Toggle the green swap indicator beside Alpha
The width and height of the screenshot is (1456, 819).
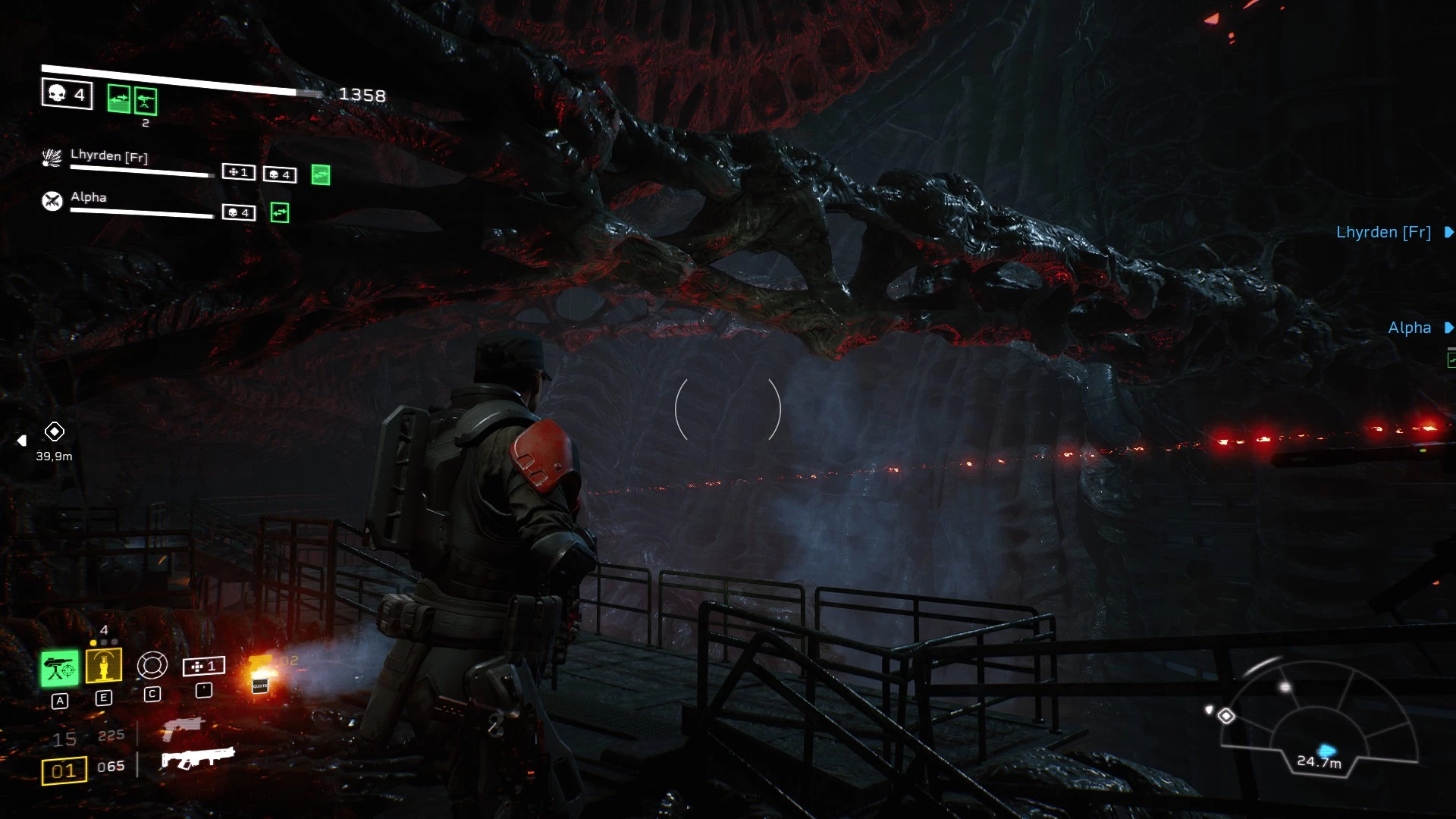click(x=280, y=211)
